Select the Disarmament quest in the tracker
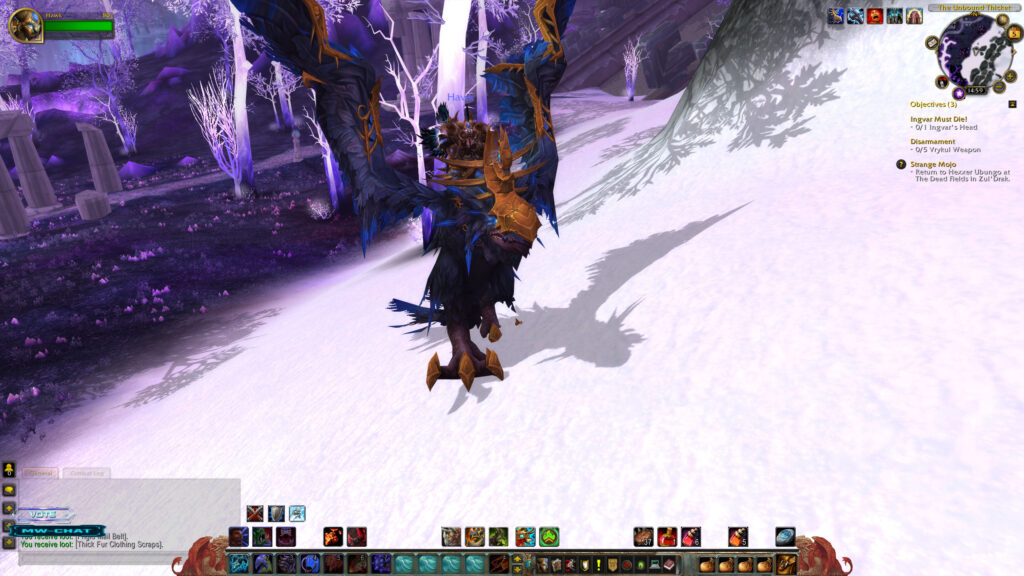The height and width of the screenshot is (576, 1024). click(932, 142)
